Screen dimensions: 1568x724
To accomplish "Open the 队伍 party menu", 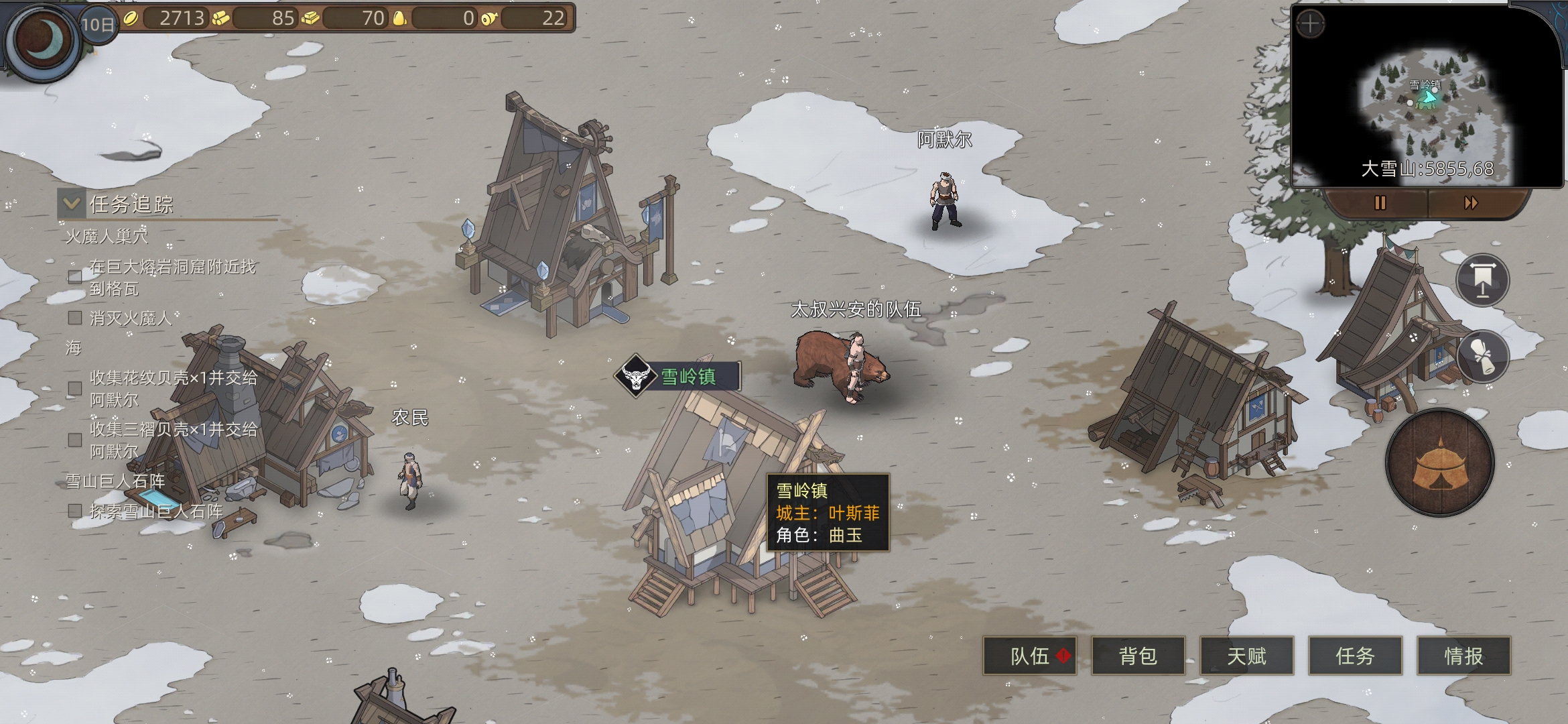I will coord(1029,656).
